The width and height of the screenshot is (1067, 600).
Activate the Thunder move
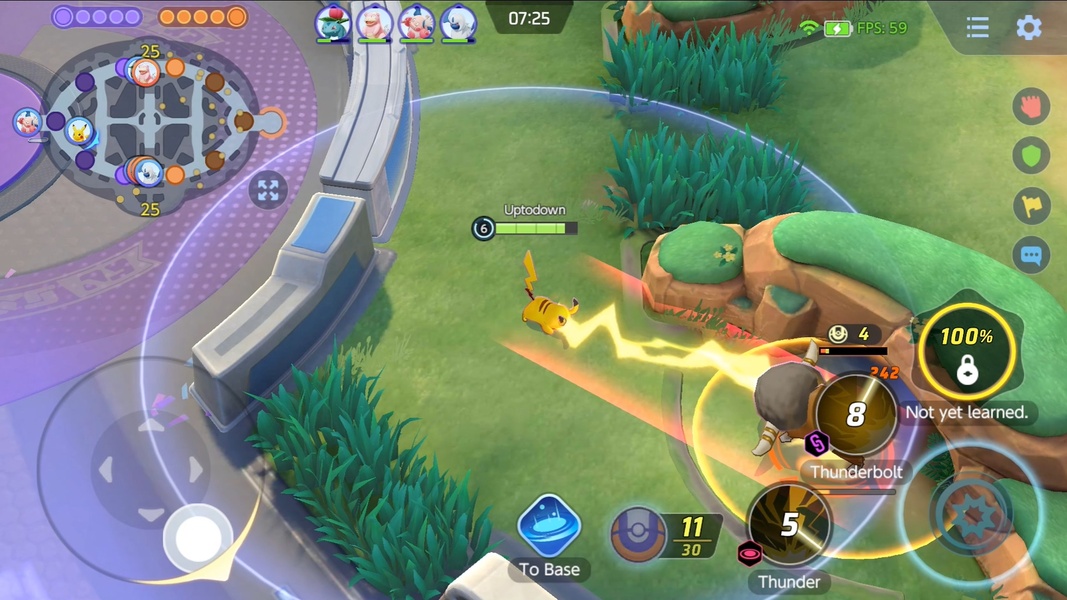790,525
